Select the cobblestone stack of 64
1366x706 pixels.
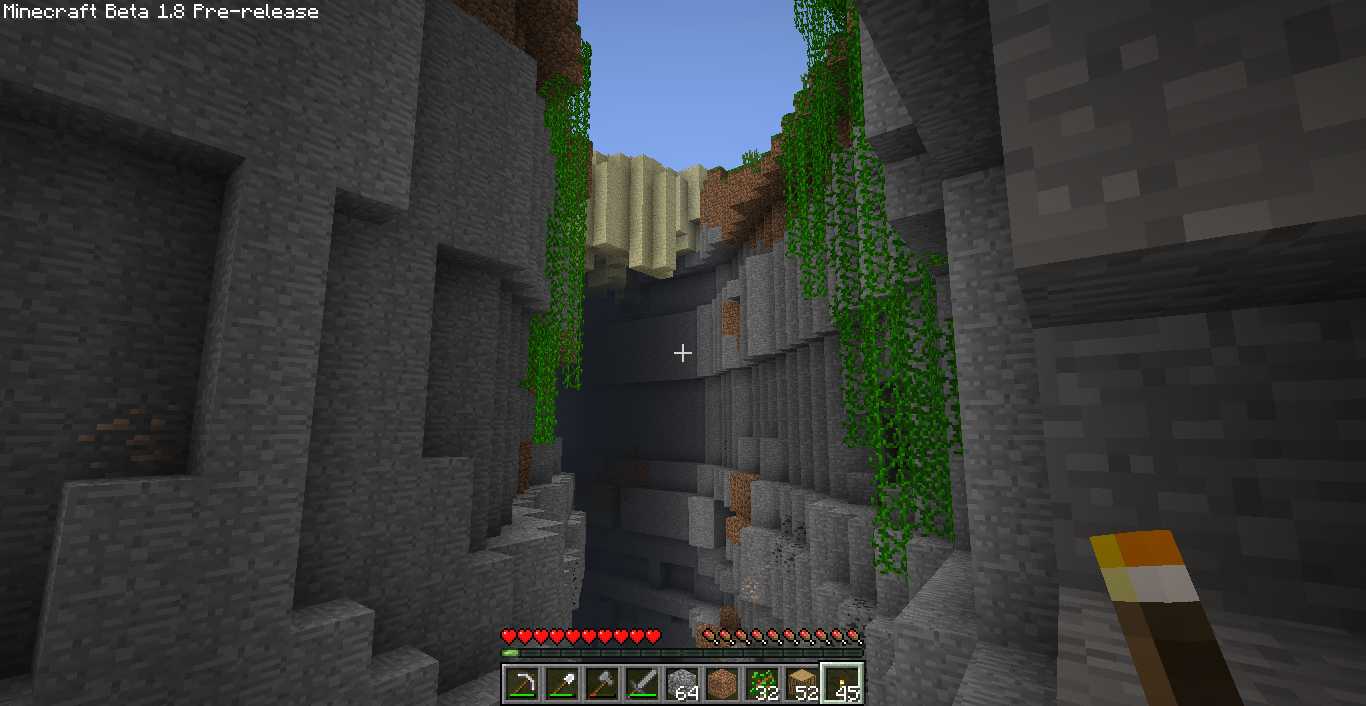coord(682,683)
